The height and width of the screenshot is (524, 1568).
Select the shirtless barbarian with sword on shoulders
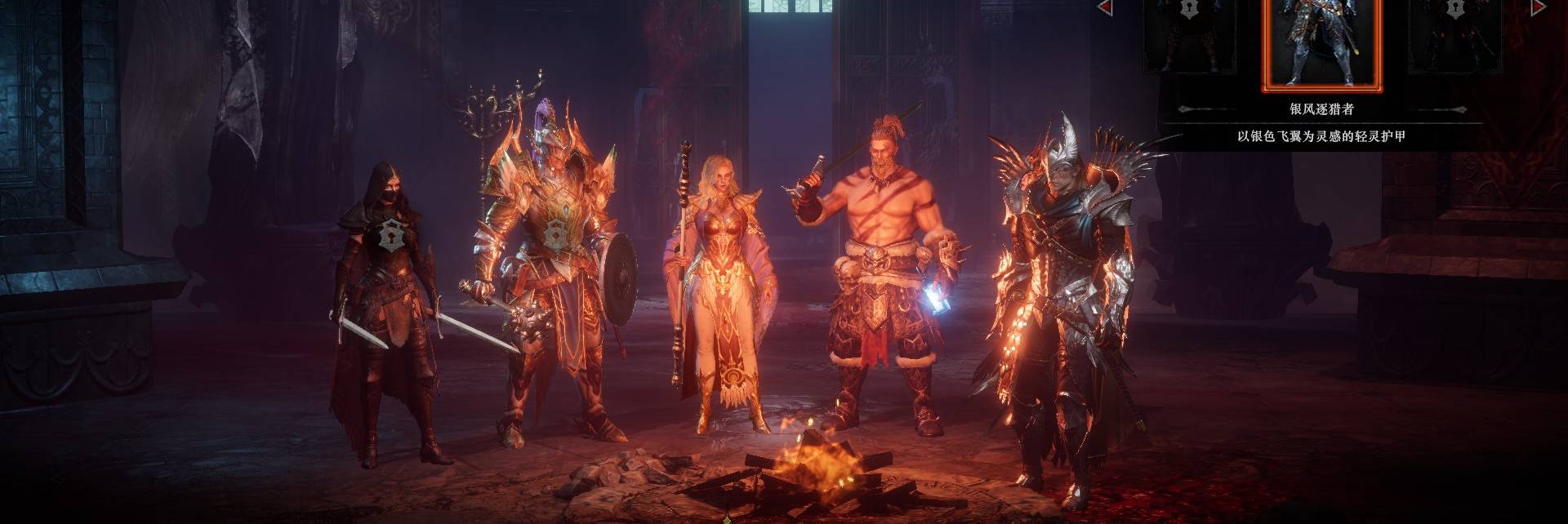(882, 269)
